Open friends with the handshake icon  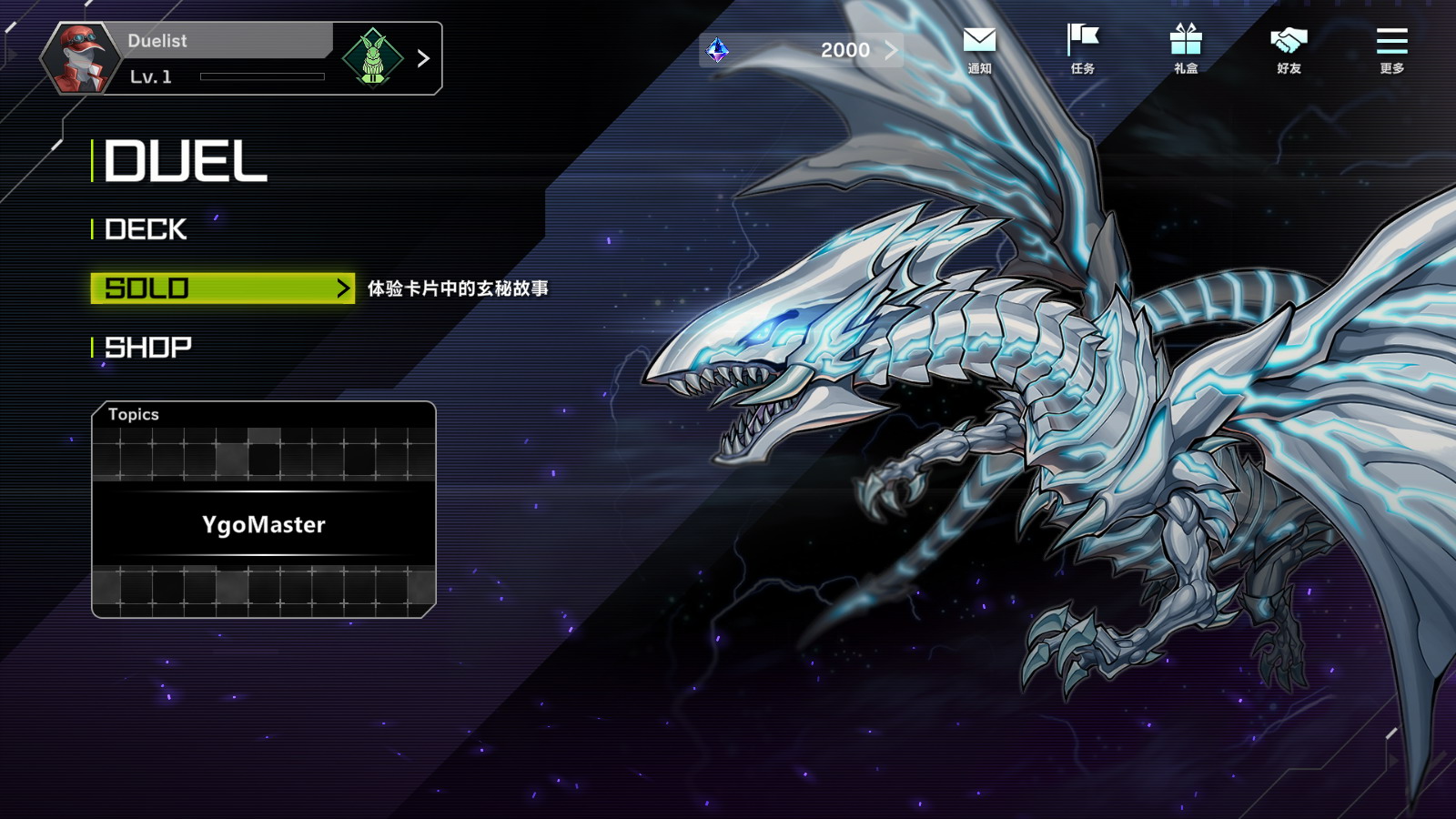click(1289, 48)
